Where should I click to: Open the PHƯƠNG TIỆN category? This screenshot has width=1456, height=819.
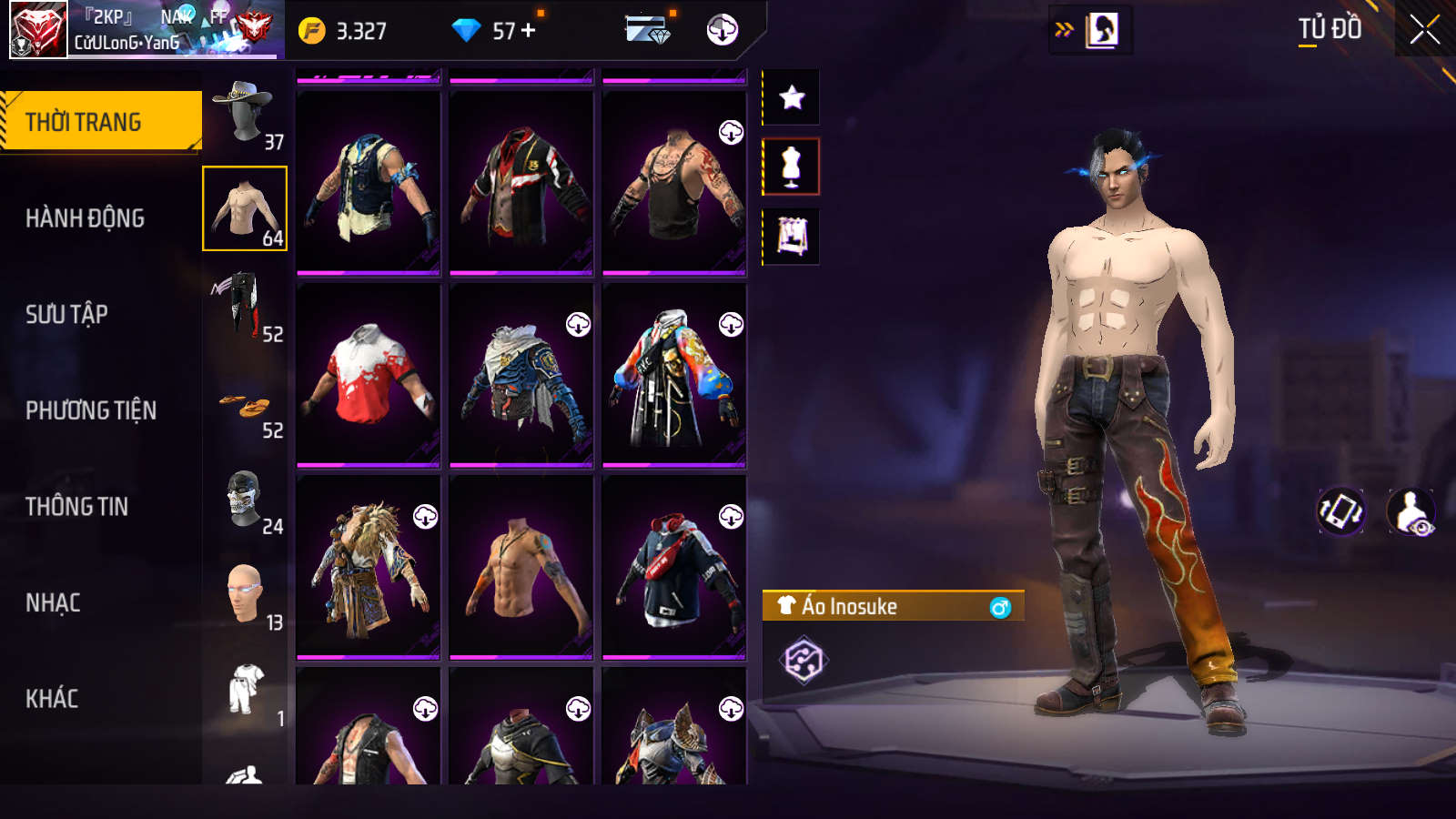(x=91, y=410)
